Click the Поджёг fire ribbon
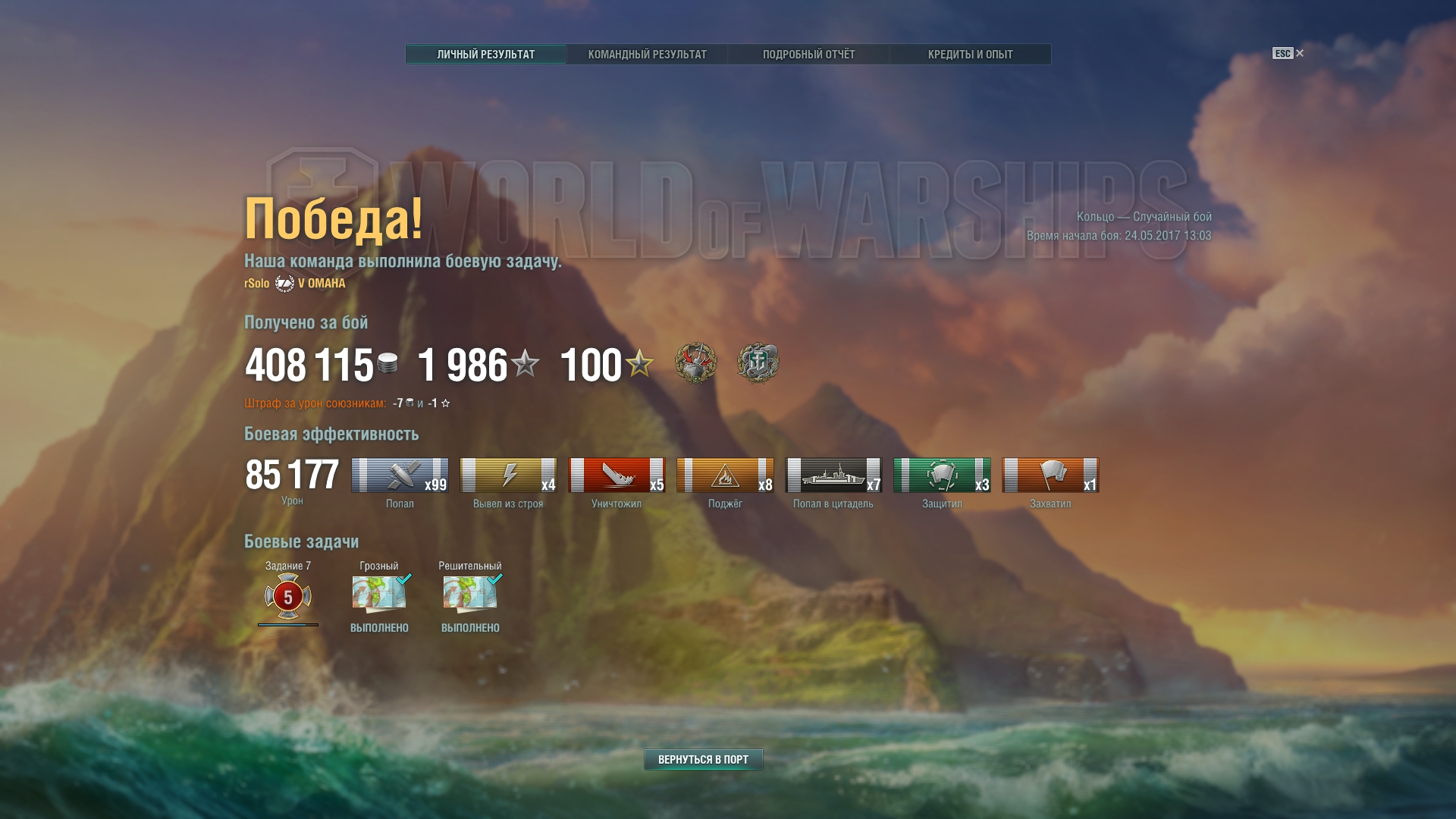 725,475
